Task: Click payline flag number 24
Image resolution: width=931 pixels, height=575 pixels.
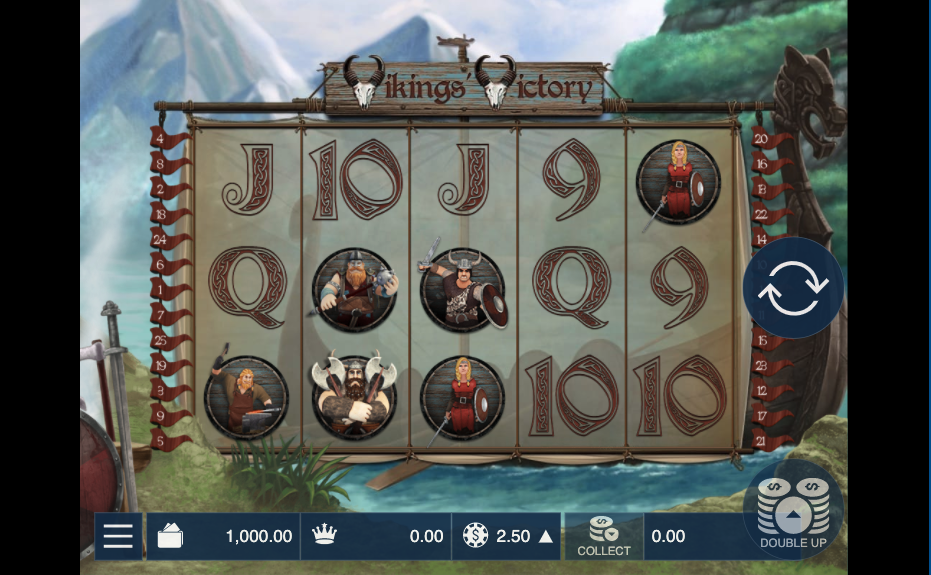Action: [163, 241]
